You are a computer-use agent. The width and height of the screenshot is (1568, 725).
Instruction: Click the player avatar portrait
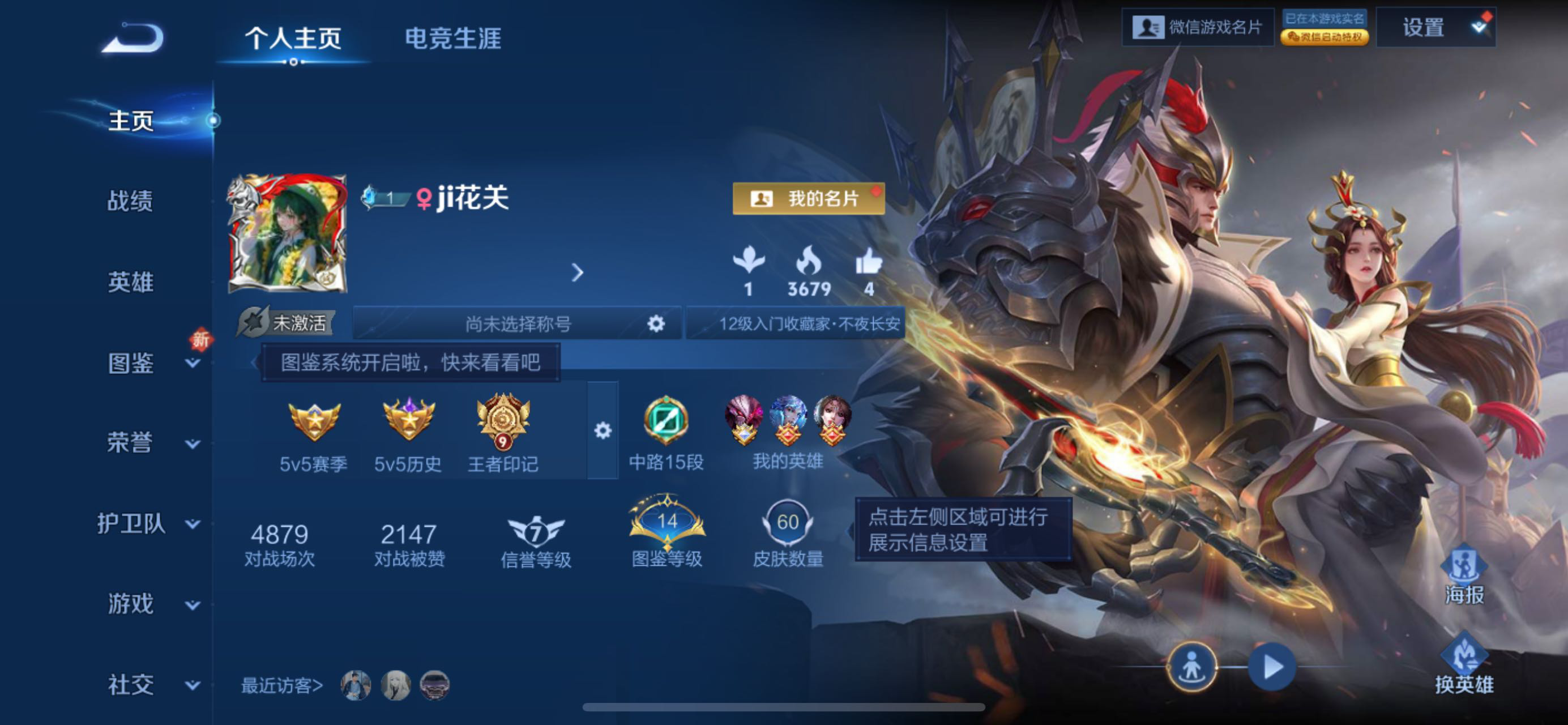click(287, 234)
